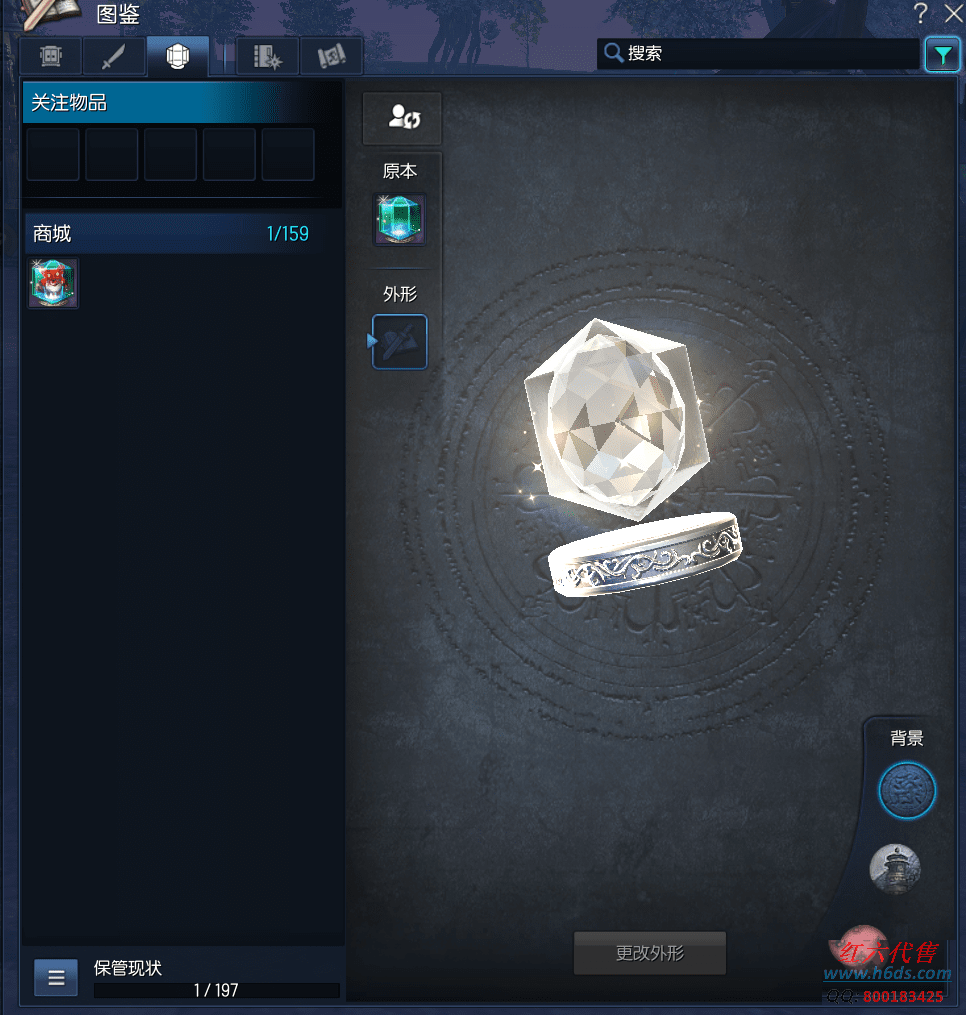Choose the 外形 appearance slot
This screenshot has width=966, height=1015.
(x=400, y=342)
